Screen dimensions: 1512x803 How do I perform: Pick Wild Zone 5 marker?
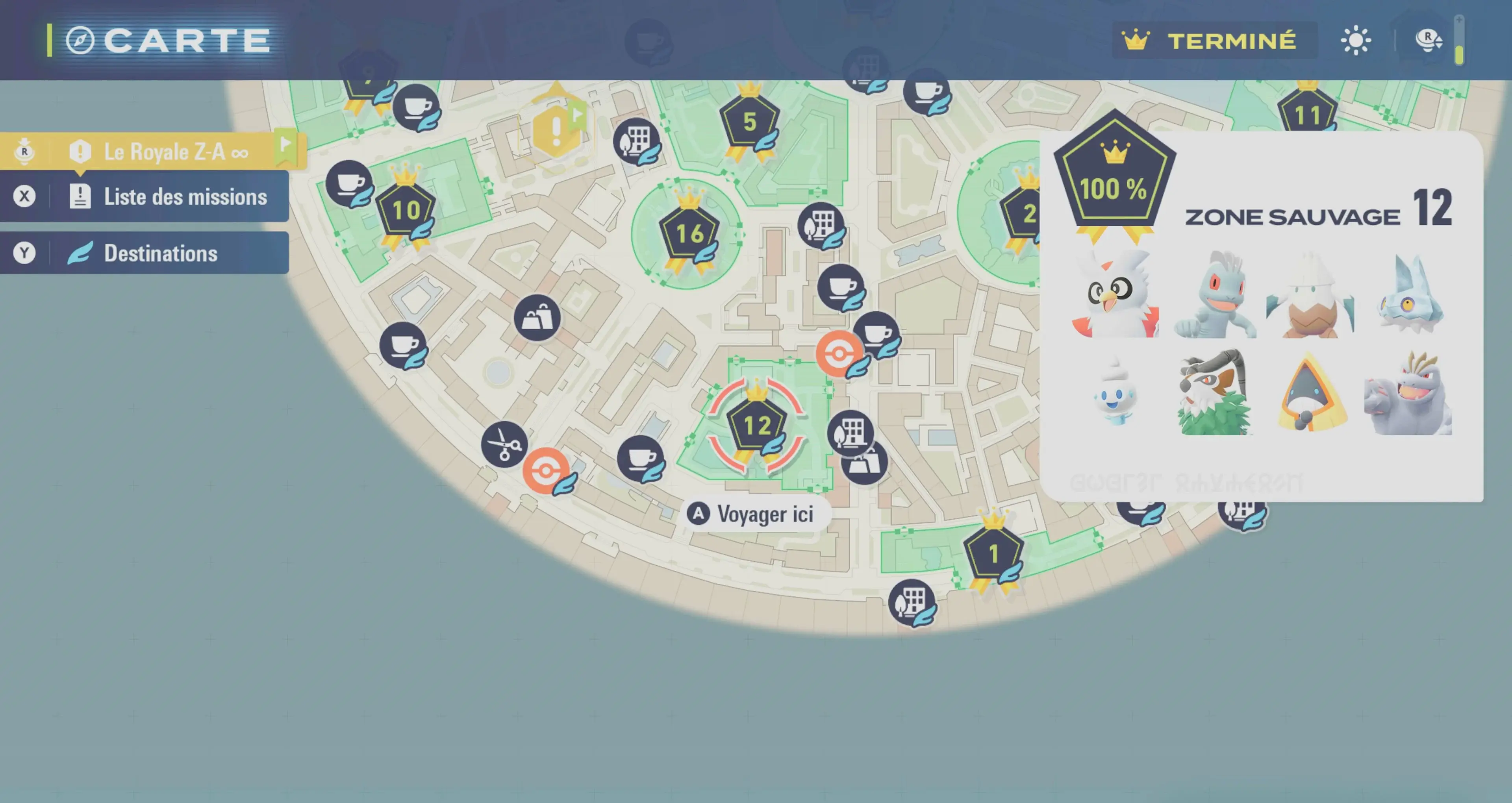coord(749,123)
